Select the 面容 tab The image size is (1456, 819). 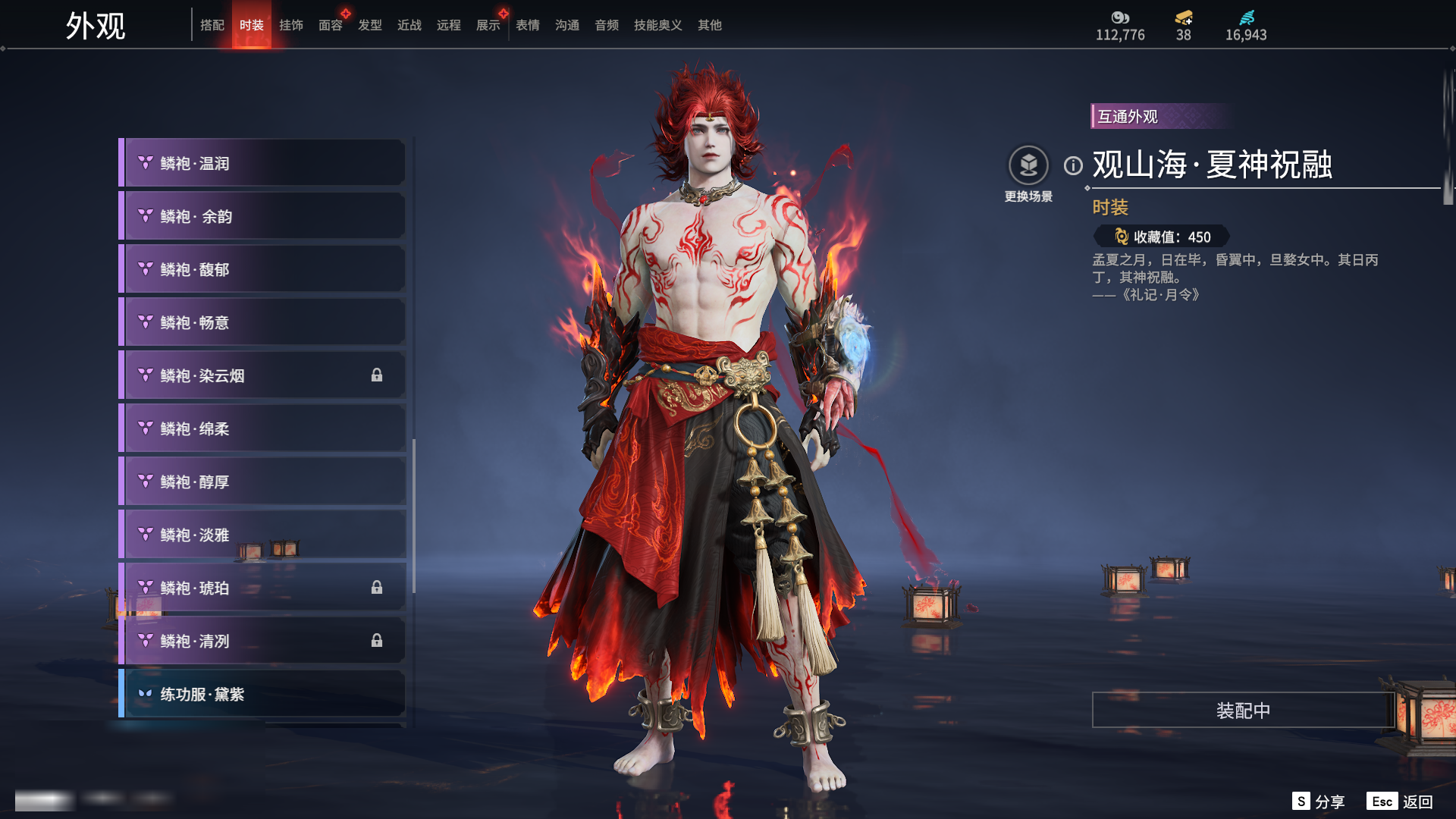(330, 25)
